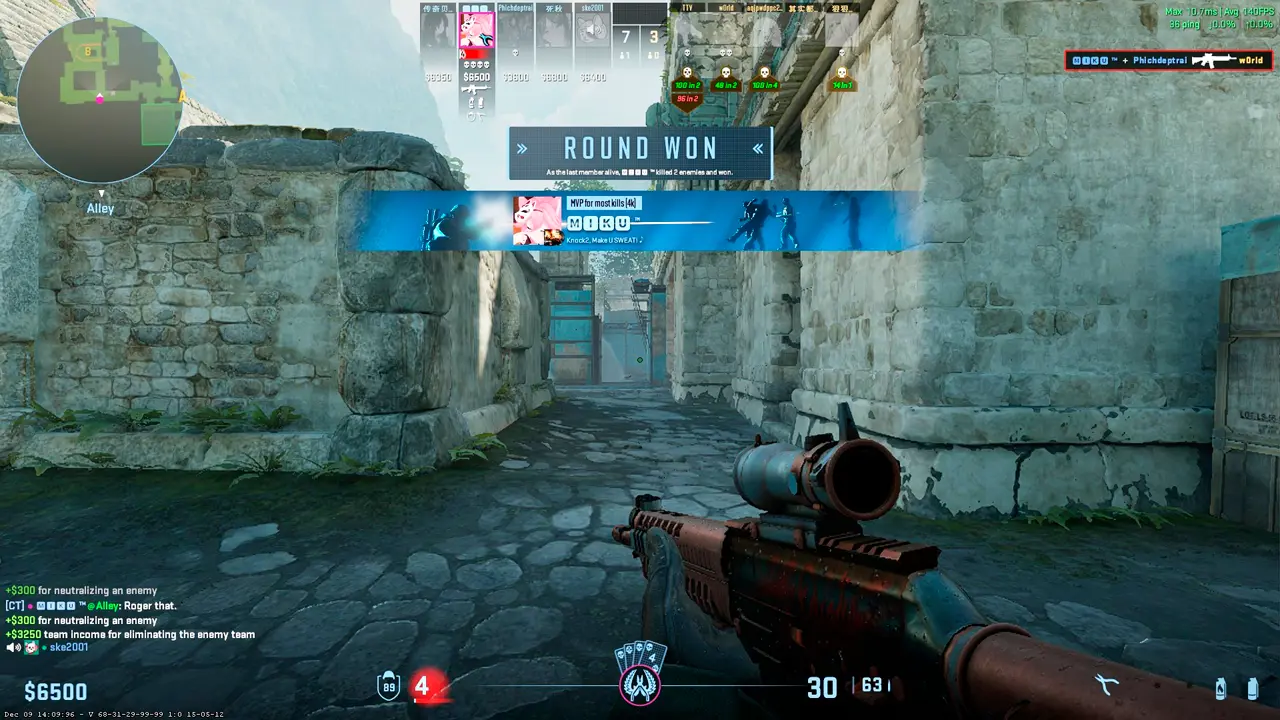Select the defuse kit pliers icon
Screen dimensions: 1280x720
(x=1106, y=685)
